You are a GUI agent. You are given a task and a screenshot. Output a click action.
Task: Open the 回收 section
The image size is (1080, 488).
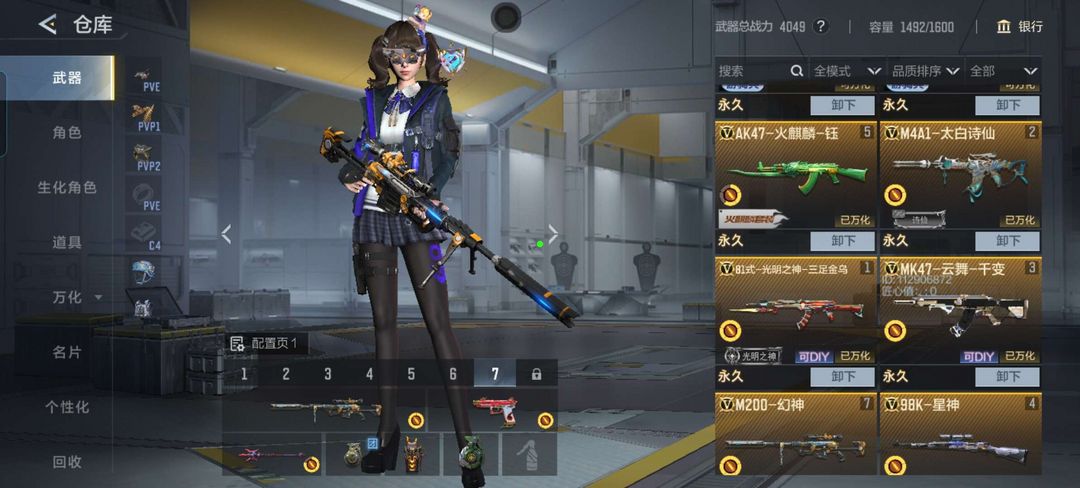coord(66,462)
